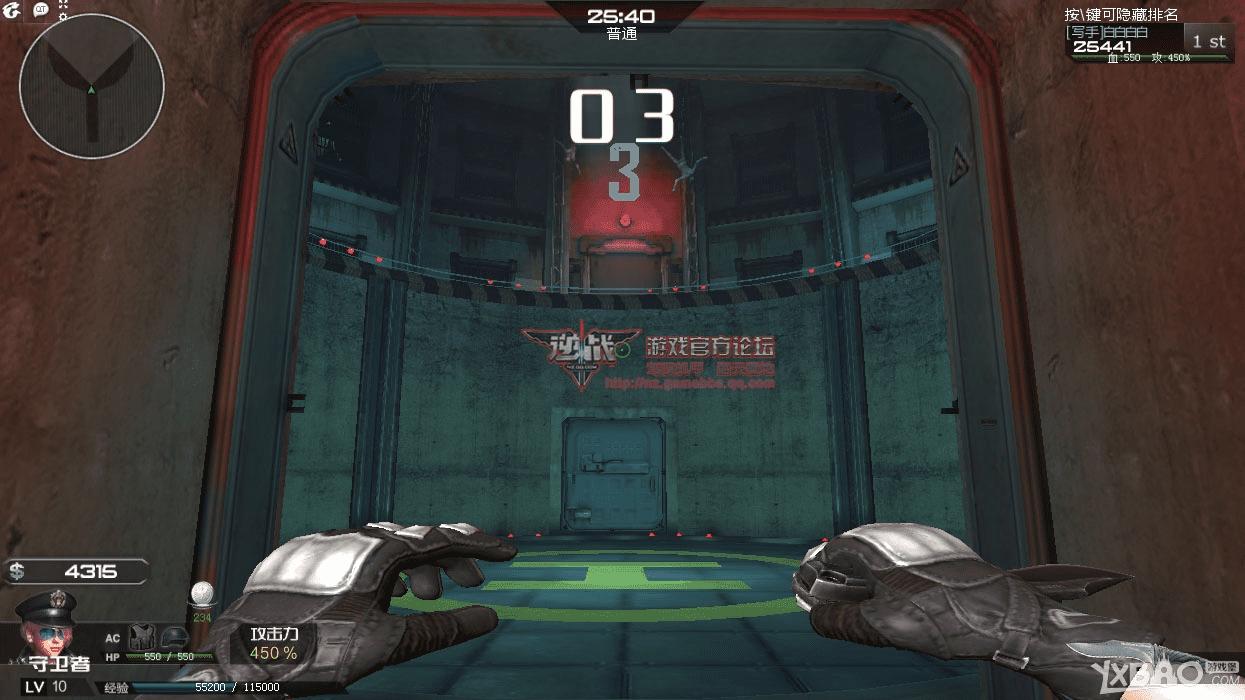Screen dimensions: 1245x700
Task: Open the QT voice chat bubble icon
Action: [41, 10]
